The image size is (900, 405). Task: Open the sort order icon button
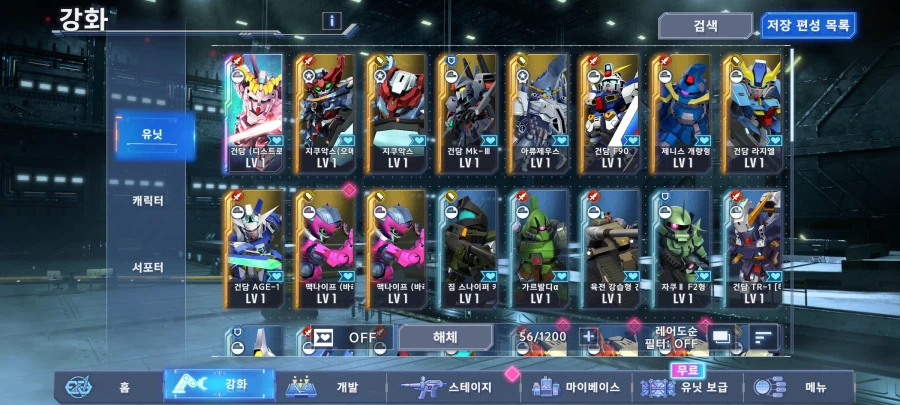pyautogui.click(x=763, y=338)
